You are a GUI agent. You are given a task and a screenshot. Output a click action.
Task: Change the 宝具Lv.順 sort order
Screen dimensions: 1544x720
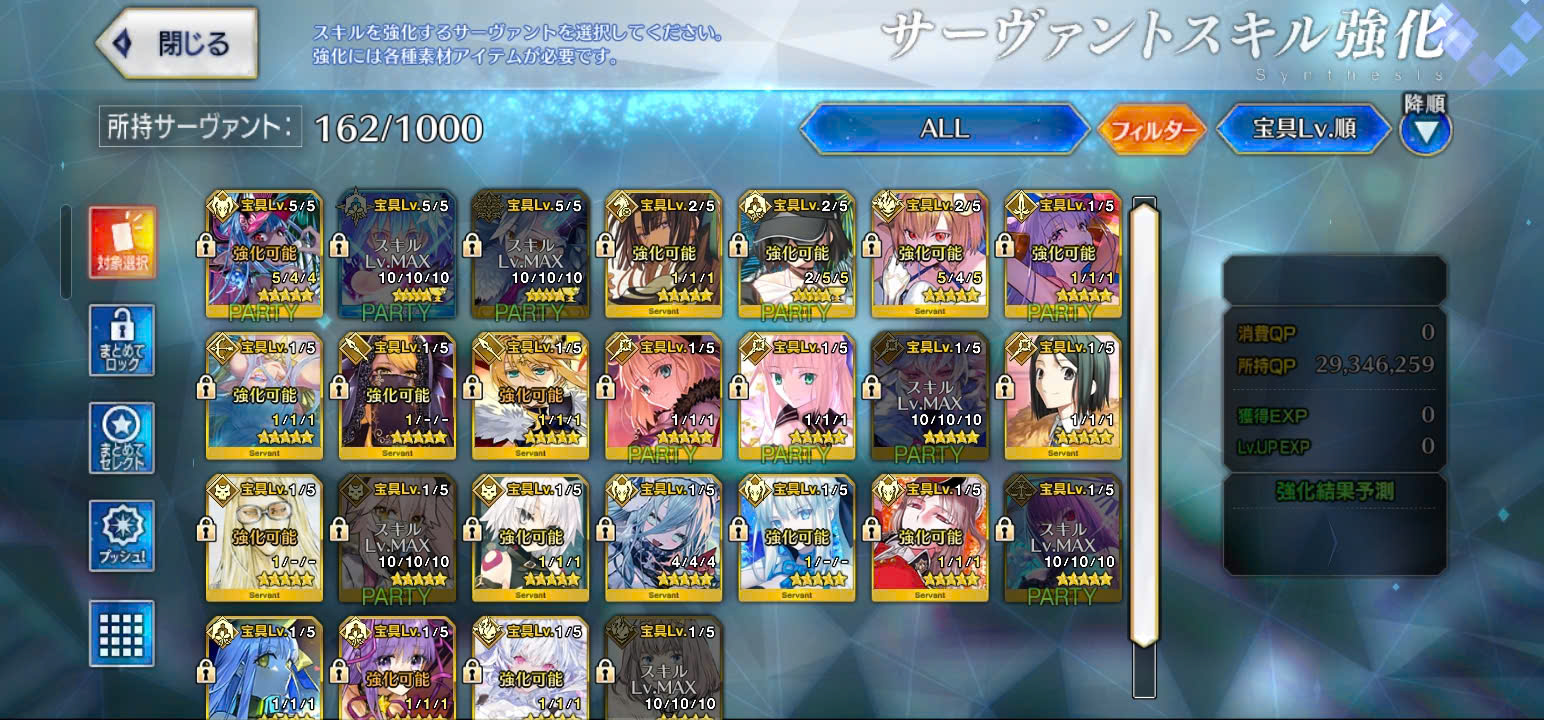point(1304,129)
